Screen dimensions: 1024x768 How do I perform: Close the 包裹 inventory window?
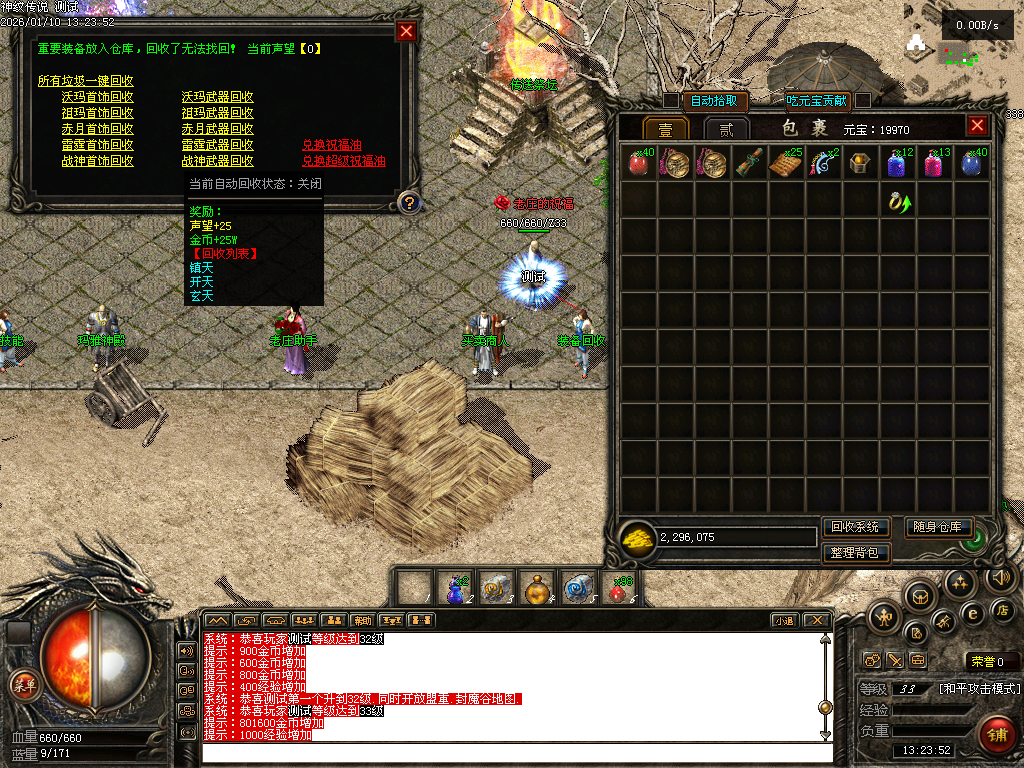click(x=977, y=126)
